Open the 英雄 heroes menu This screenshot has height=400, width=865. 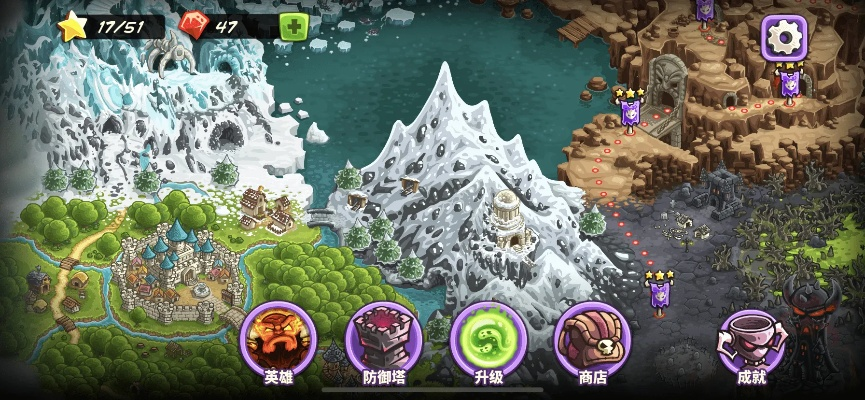tap(278, 340)
